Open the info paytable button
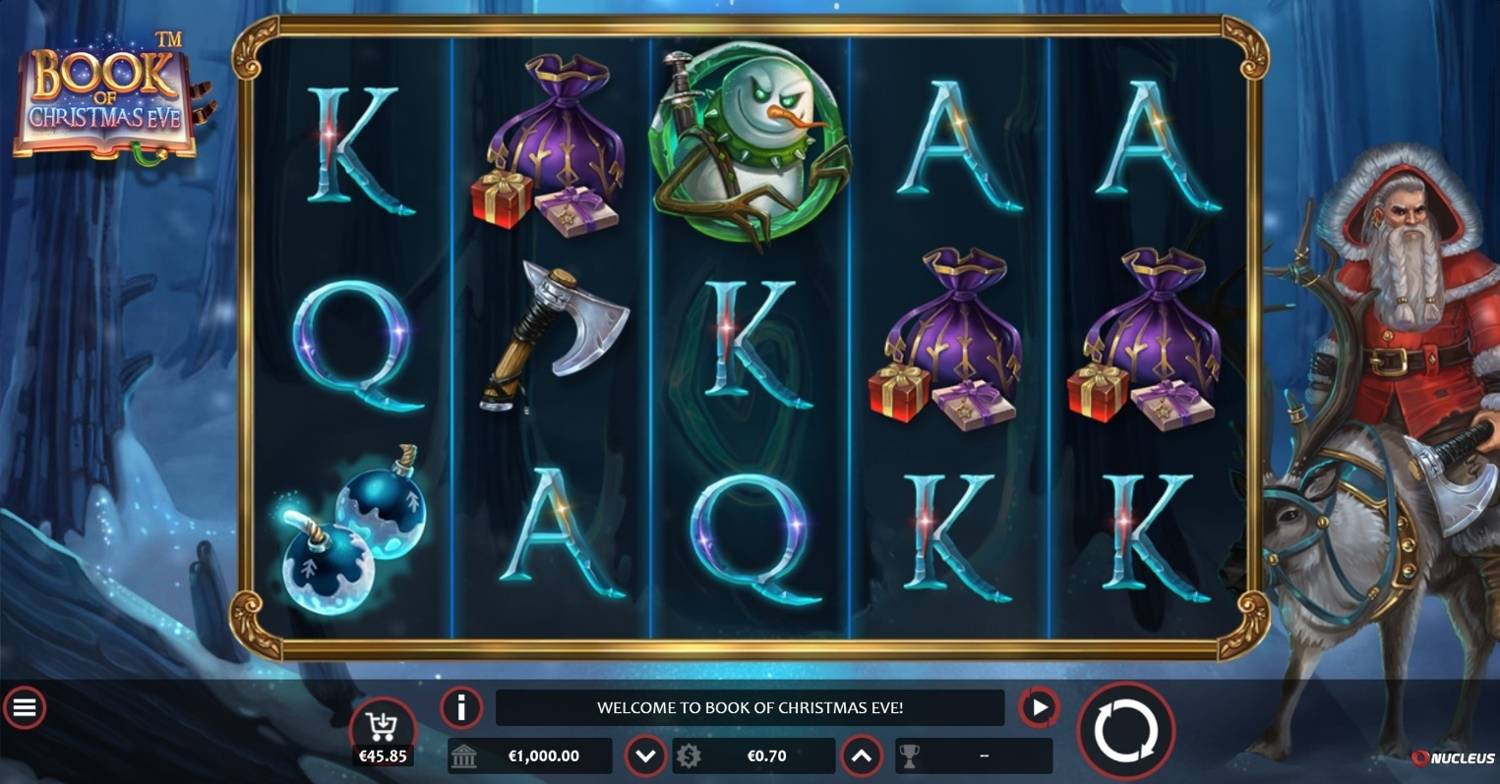The image size is (1500, 784). point(461,708)
